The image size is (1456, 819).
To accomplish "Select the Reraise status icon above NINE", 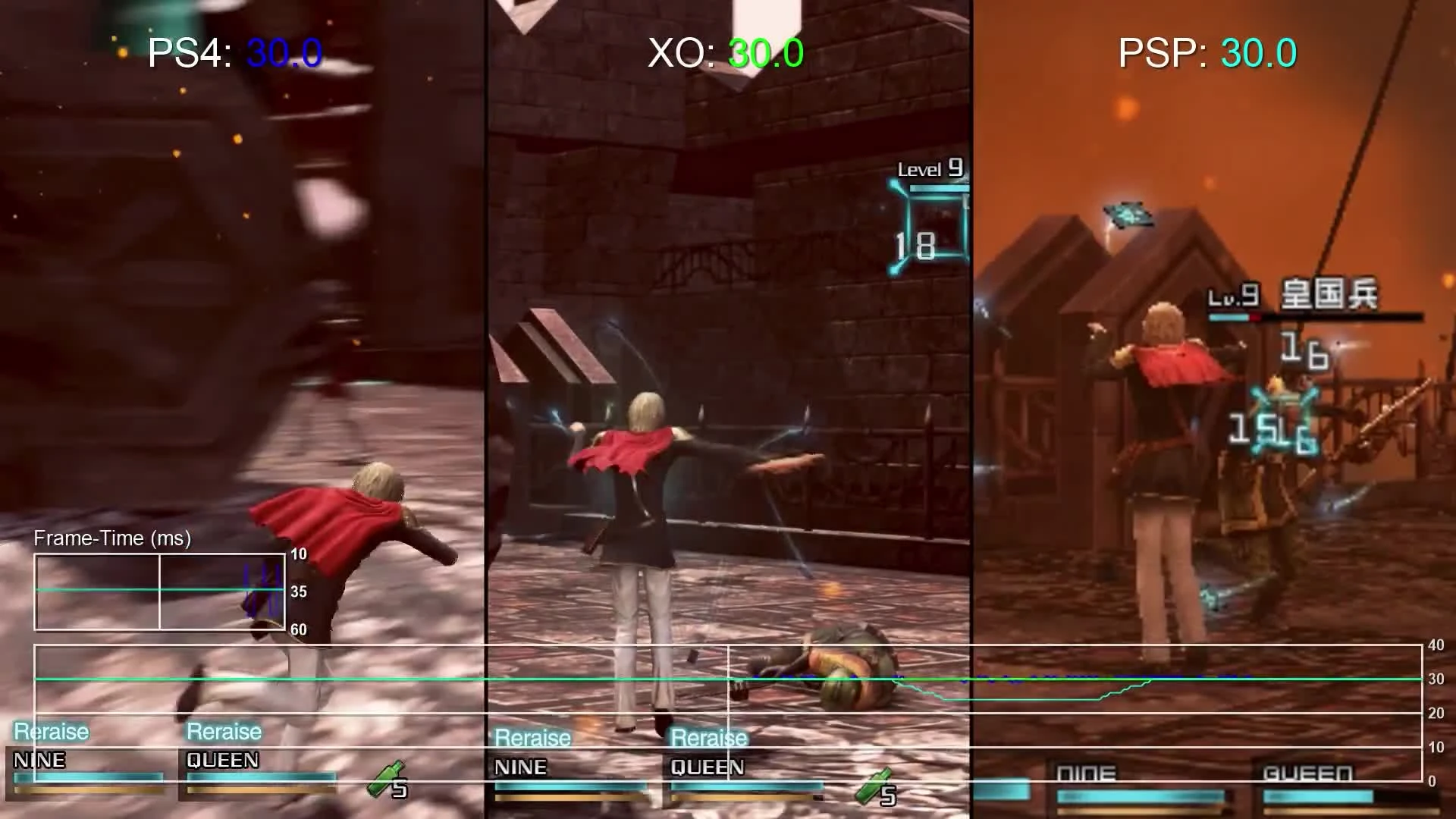I will pos(49,731).
